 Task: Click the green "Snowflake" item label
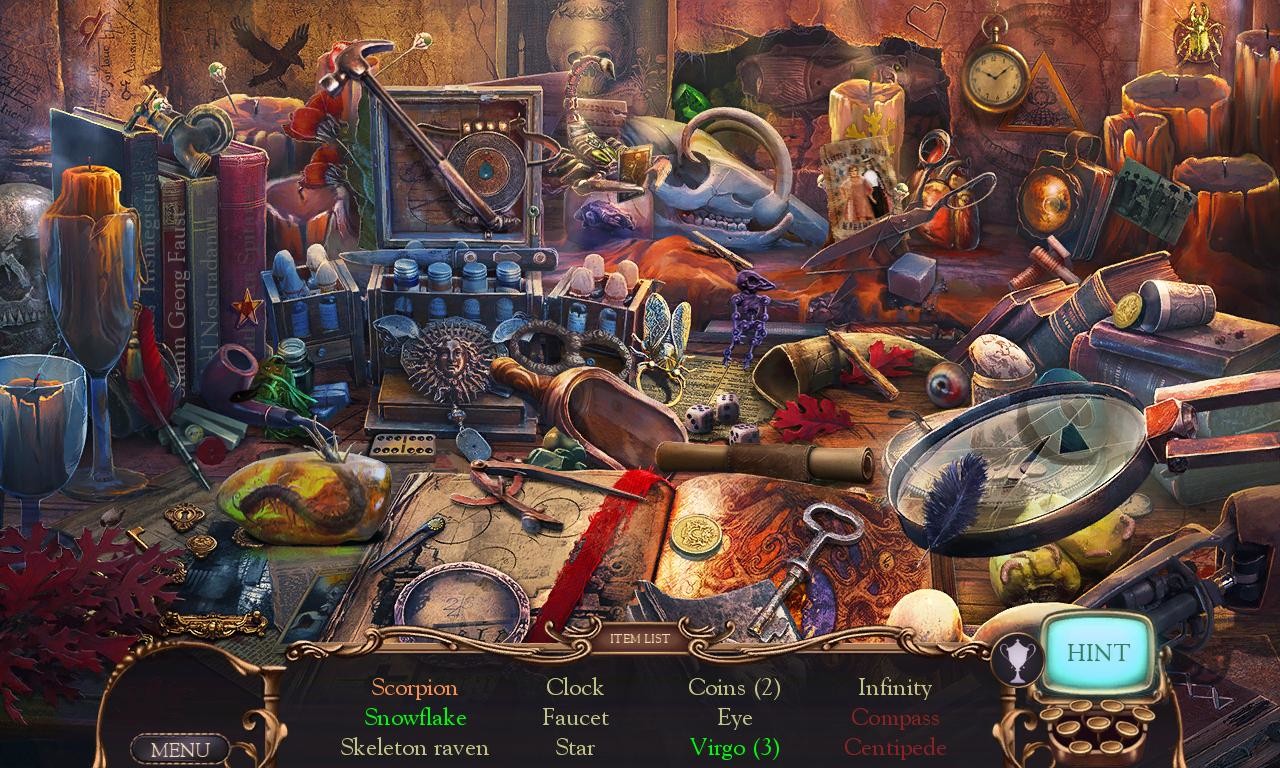[414, 717]
